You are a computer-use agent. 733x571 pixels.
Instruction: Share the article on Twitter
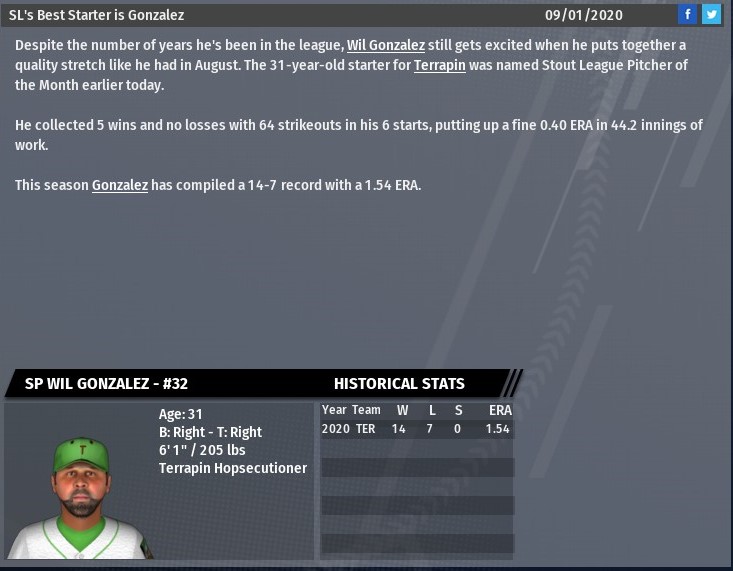711,15
